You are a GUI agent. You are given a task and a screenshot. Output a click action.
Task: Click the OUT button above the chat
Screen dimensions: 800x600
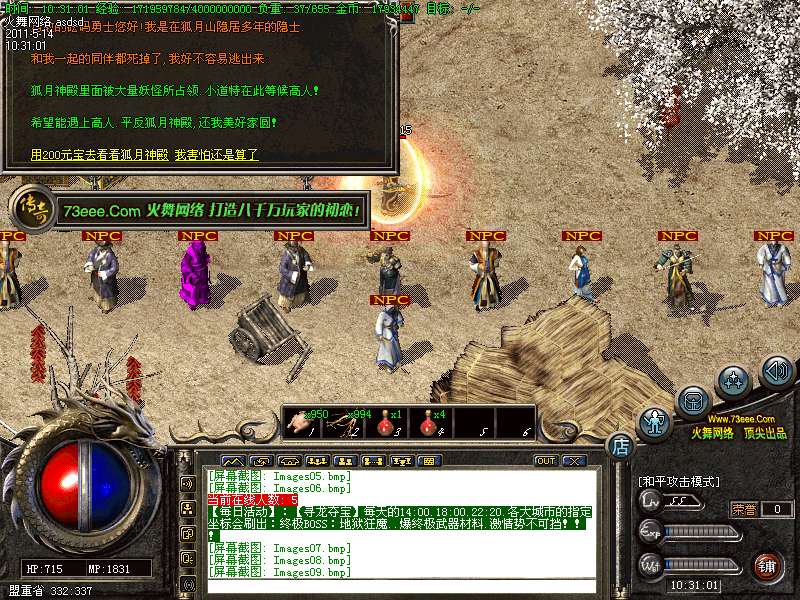(545, 461)
